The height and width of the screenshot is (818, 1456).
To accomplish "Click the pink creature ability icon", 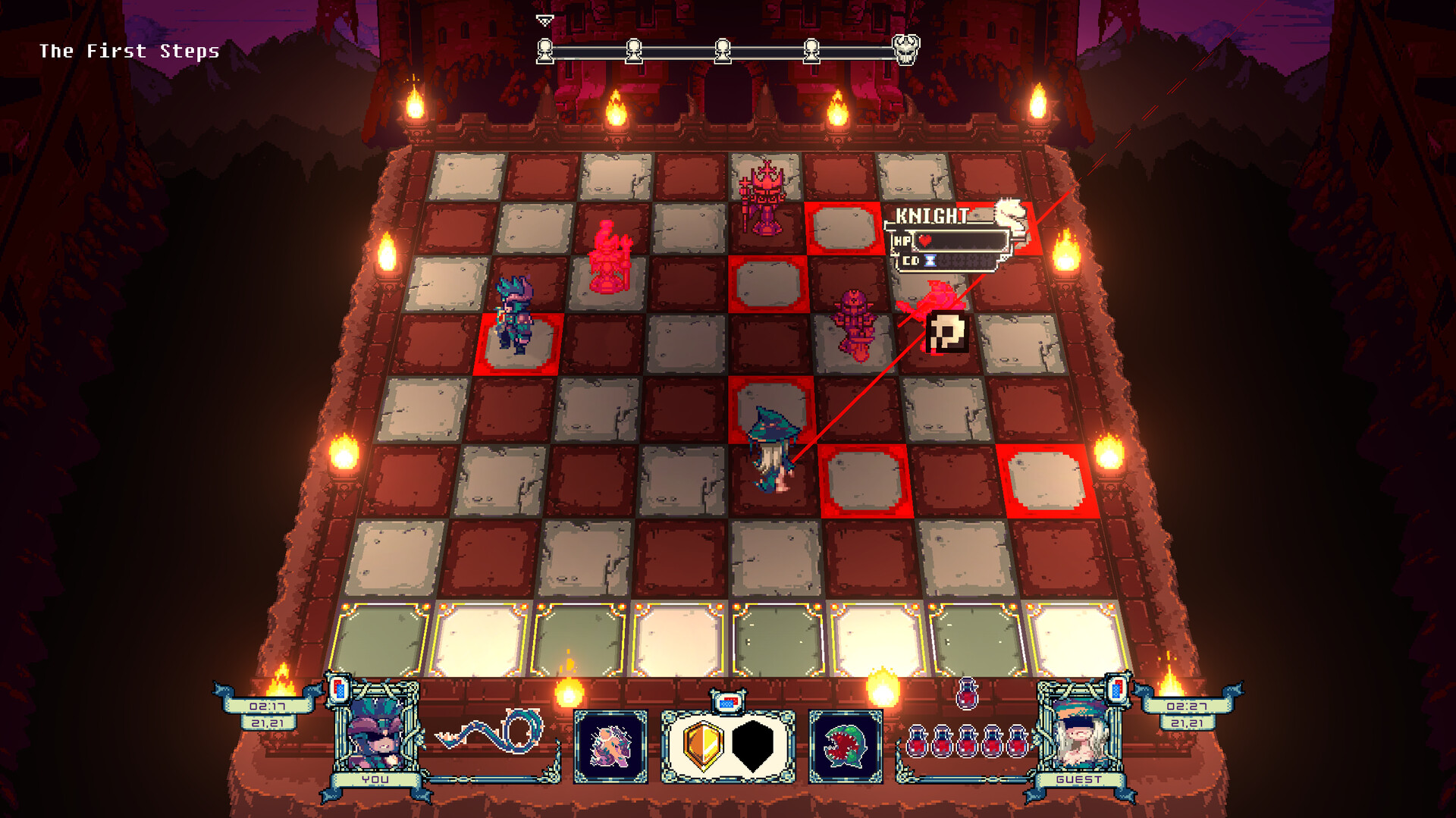I will tap(611, 746).
